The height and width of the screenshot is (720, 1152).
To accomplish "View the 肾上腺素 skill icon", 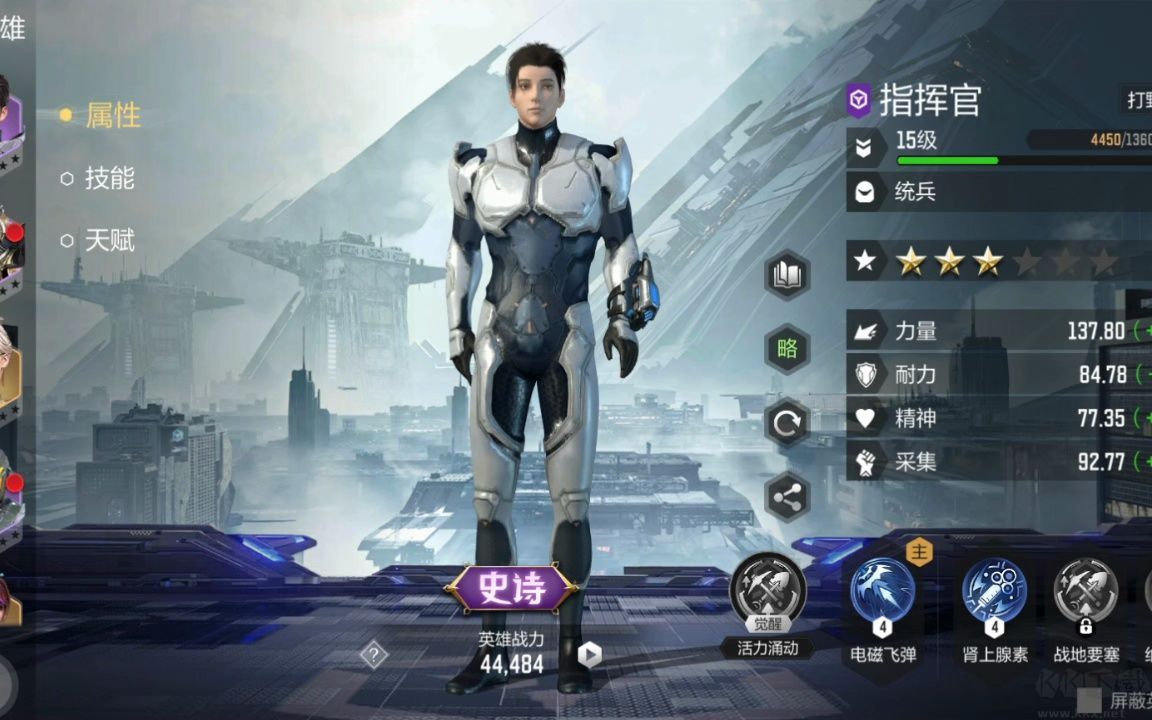I will coord(994,592).
